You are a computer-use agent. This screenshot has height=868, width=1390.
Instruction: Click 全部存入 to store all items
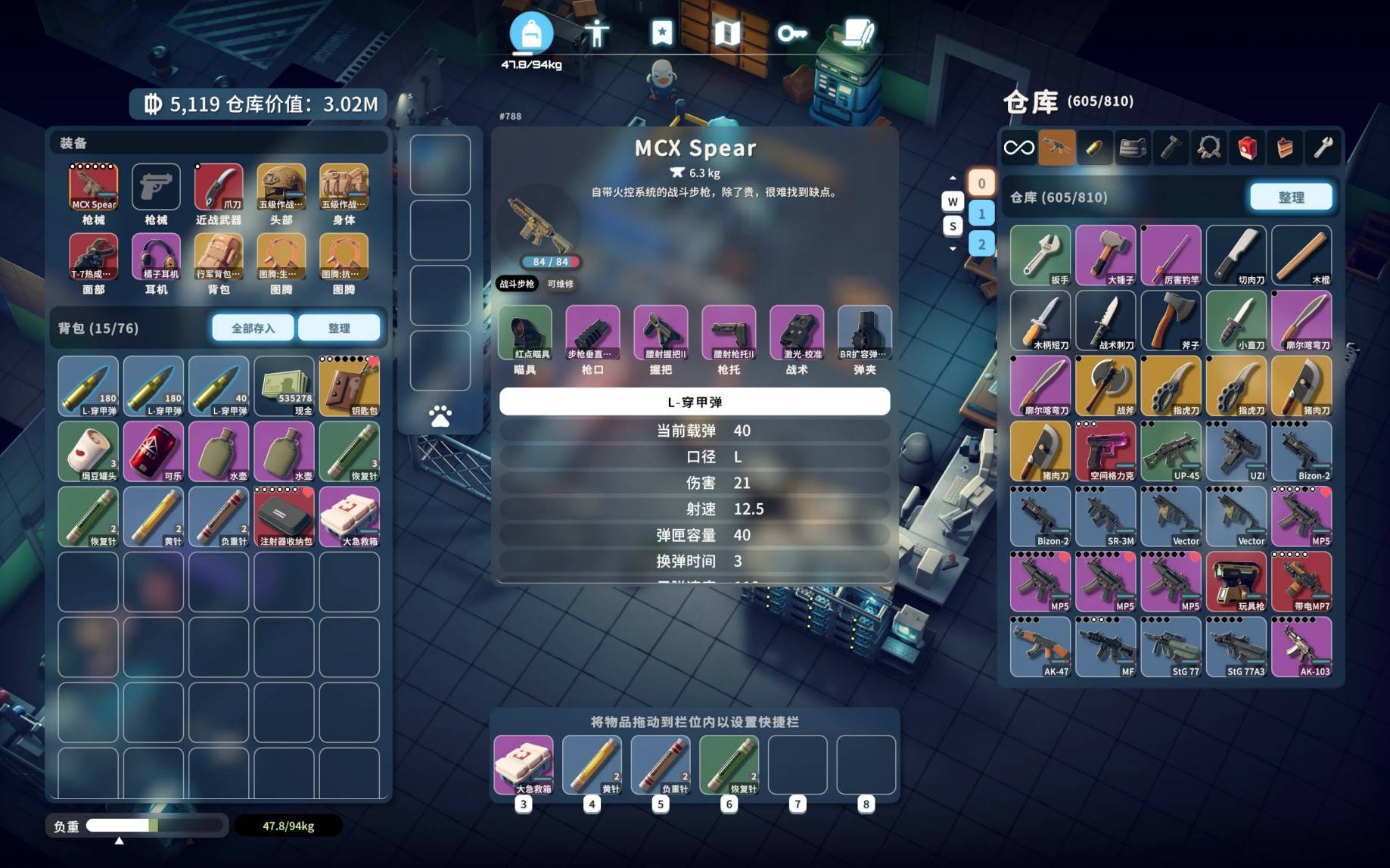253,328
